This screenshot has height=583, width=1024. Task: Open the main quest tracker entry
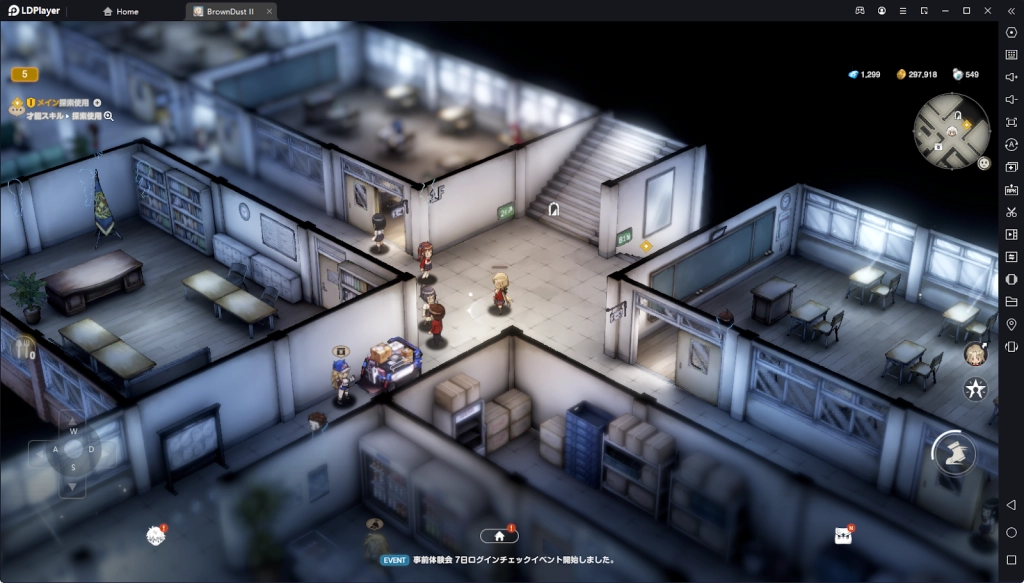[62, 102]
